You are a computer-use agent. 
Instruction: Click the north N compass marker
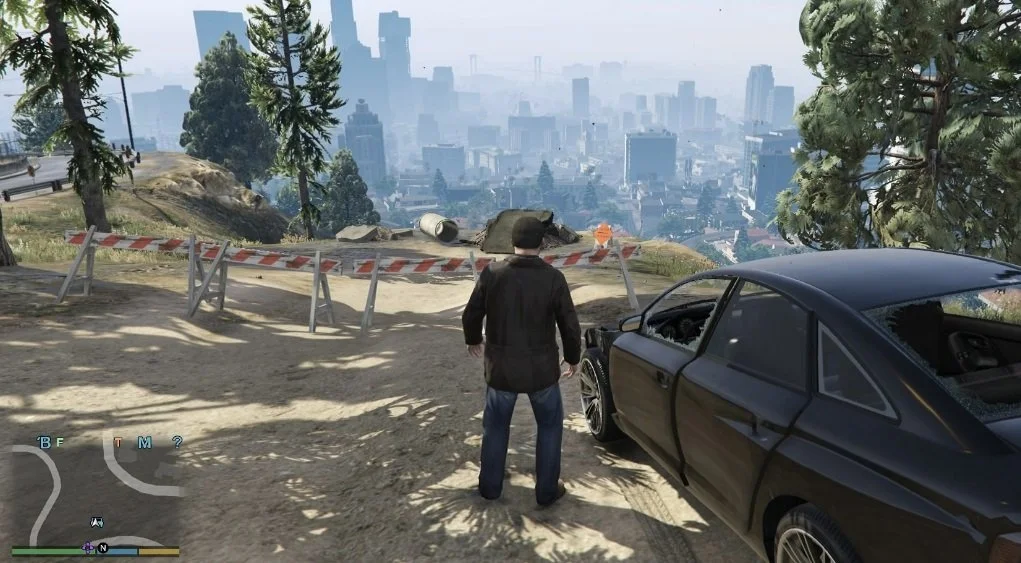[x=103, y=548]
